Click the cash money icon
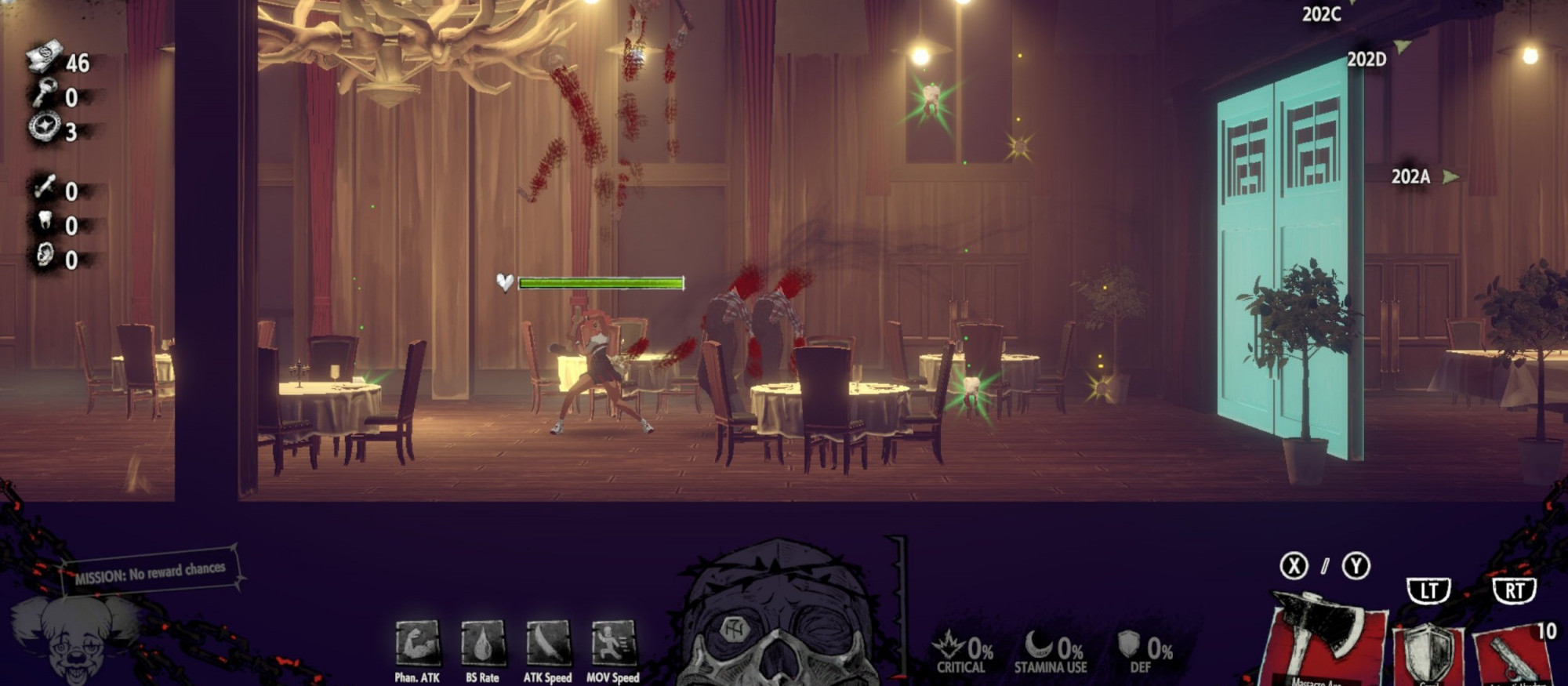The width and height of the screenshot is (1568, 686). click(44, 60)
